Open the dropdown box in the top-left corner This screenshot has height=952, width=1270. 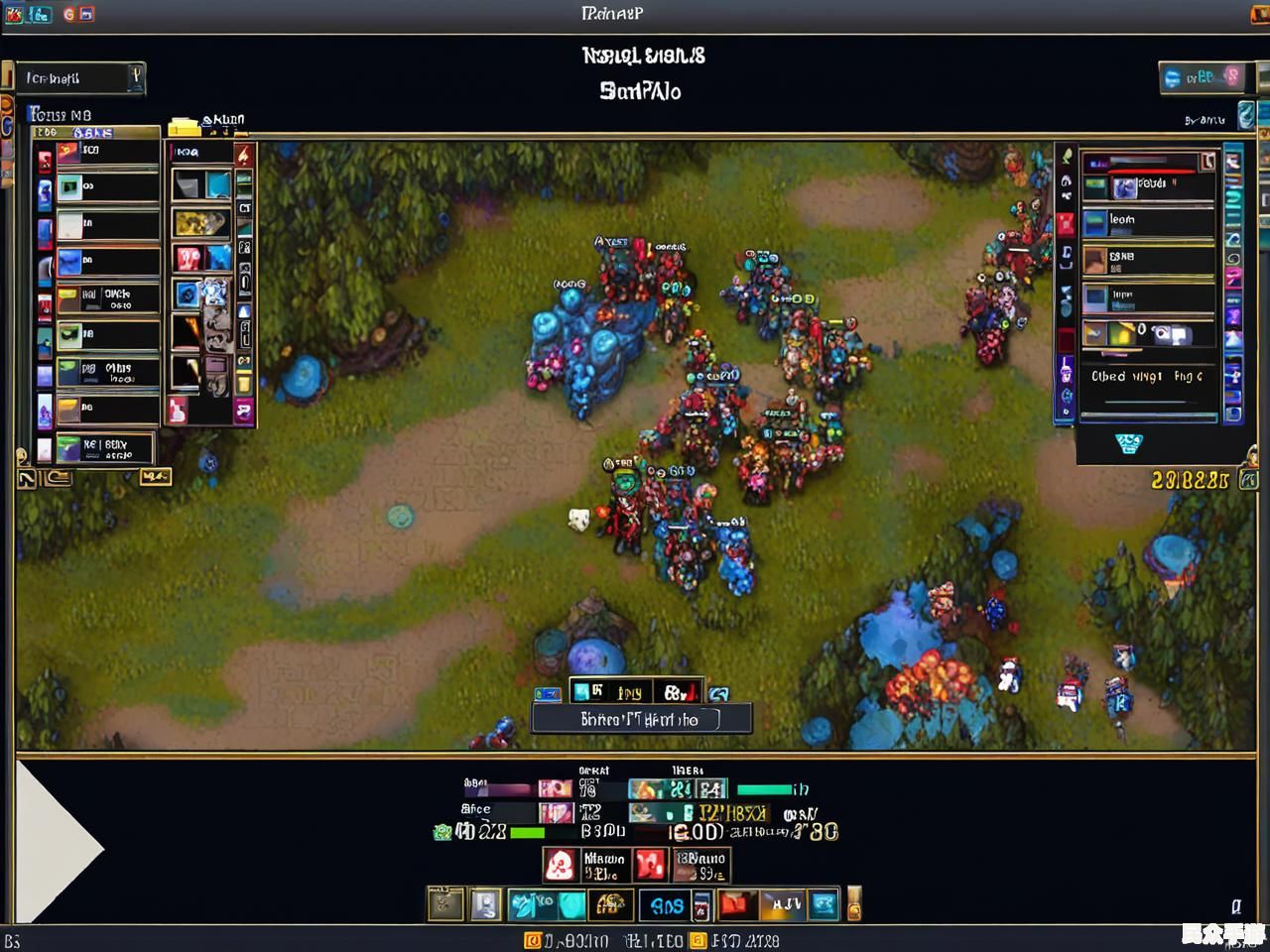[x=79, y=78]
